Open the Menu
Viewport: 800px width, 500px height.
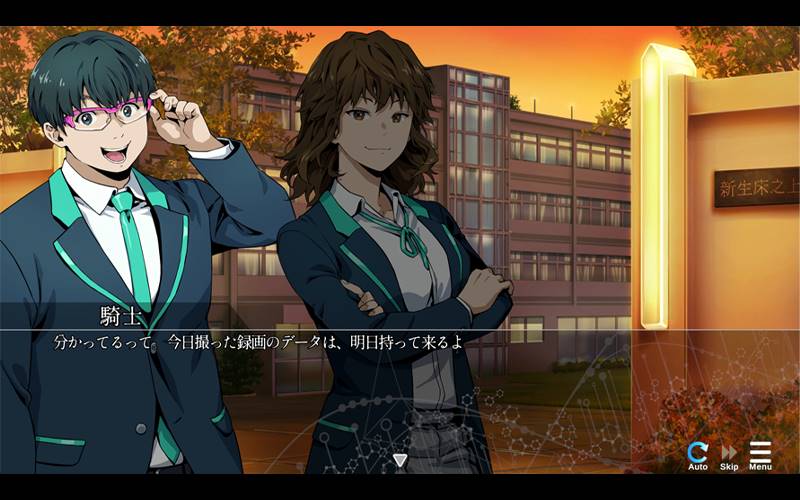pos(760,454)
